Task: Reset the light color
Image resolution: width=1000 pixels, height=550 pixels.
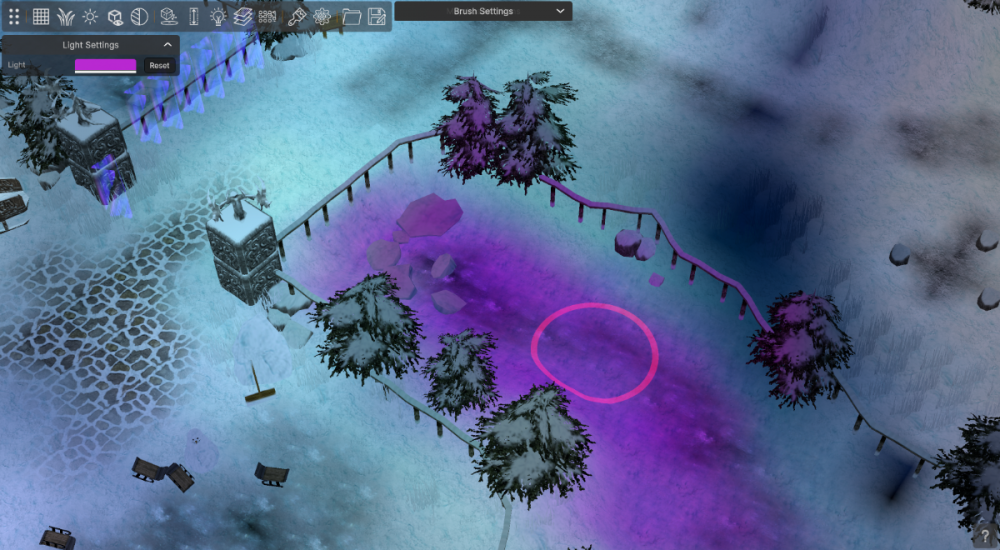Action: click(159, 65)
